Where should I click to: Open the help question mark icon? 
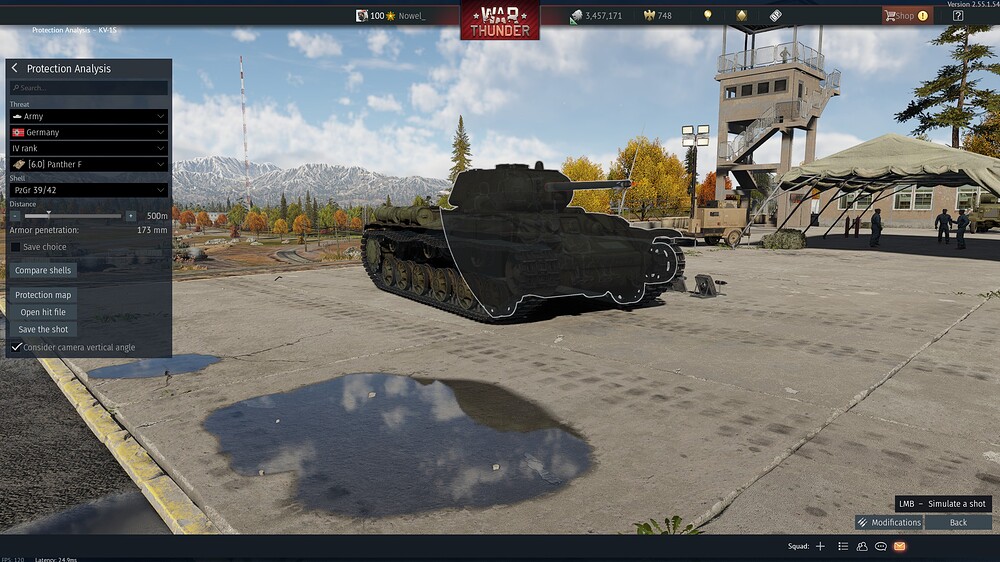[958, 16]
